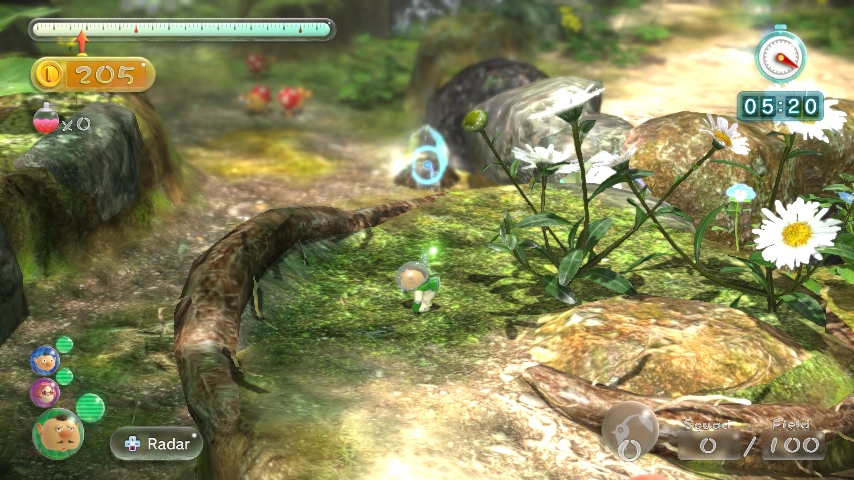Switch to blue-haired Alph's portrait
Screen dimensions: 854x480
pos(44,359)
